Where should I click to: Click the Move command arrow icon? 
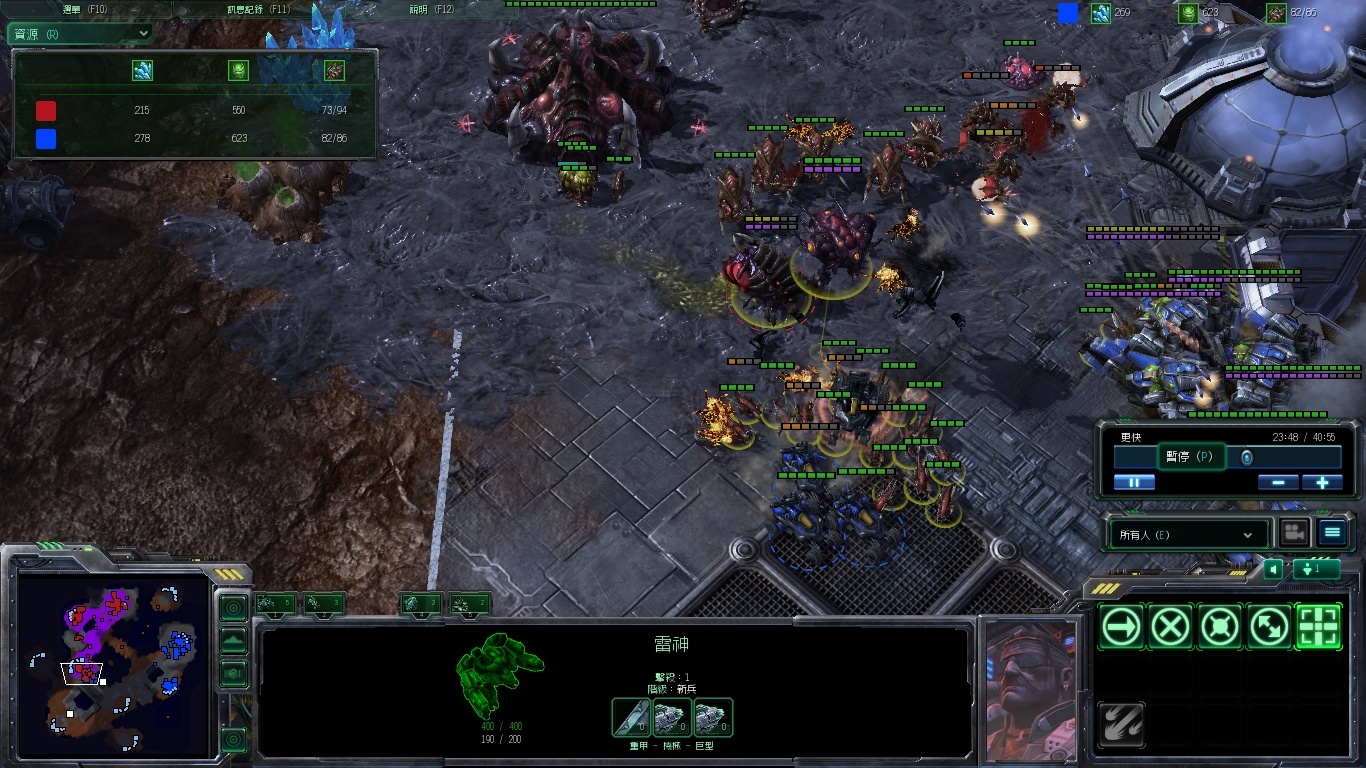point(1121,627)
